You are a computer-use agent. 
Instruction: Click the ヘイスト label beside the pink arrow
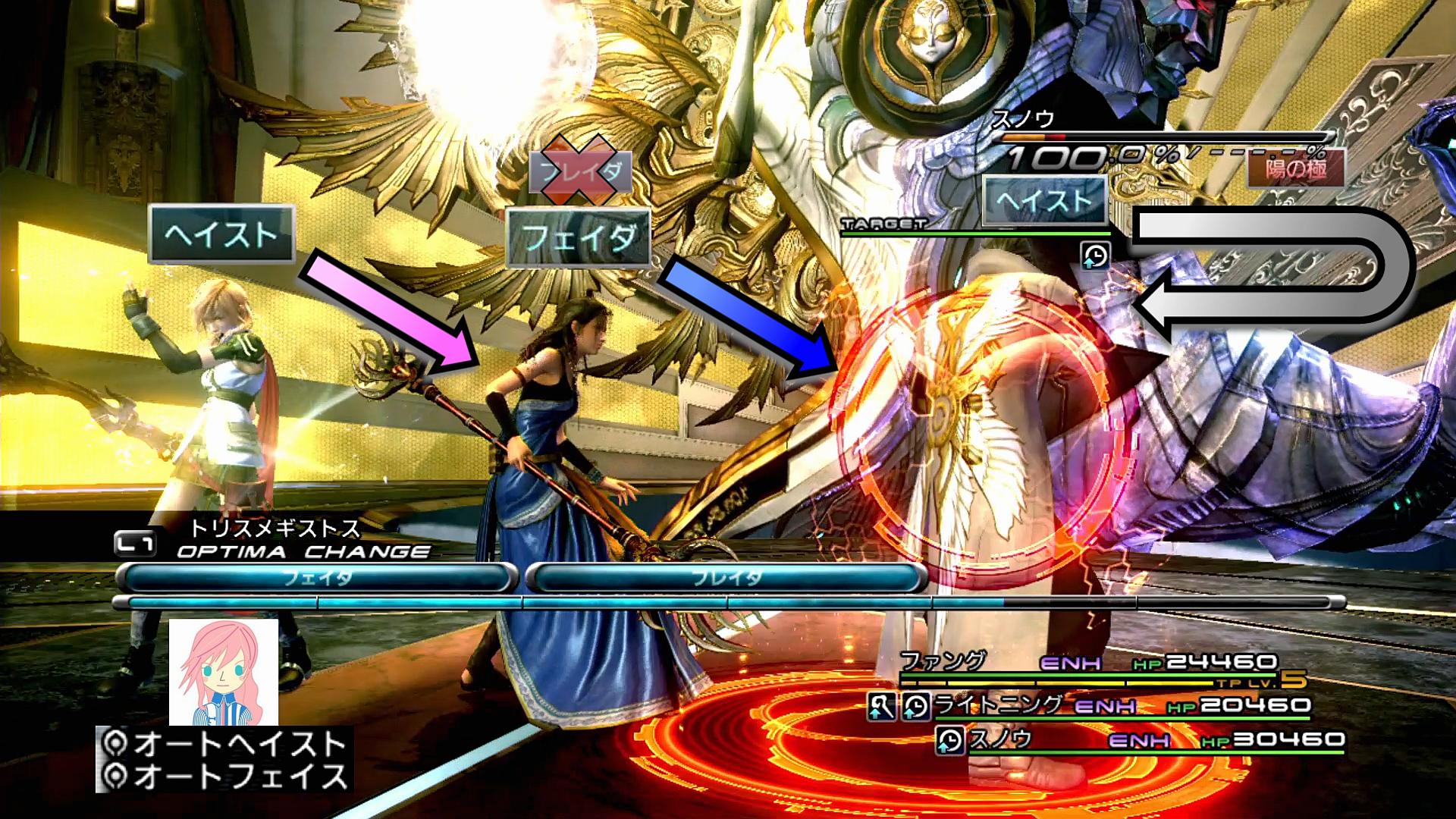click(221, 234)
